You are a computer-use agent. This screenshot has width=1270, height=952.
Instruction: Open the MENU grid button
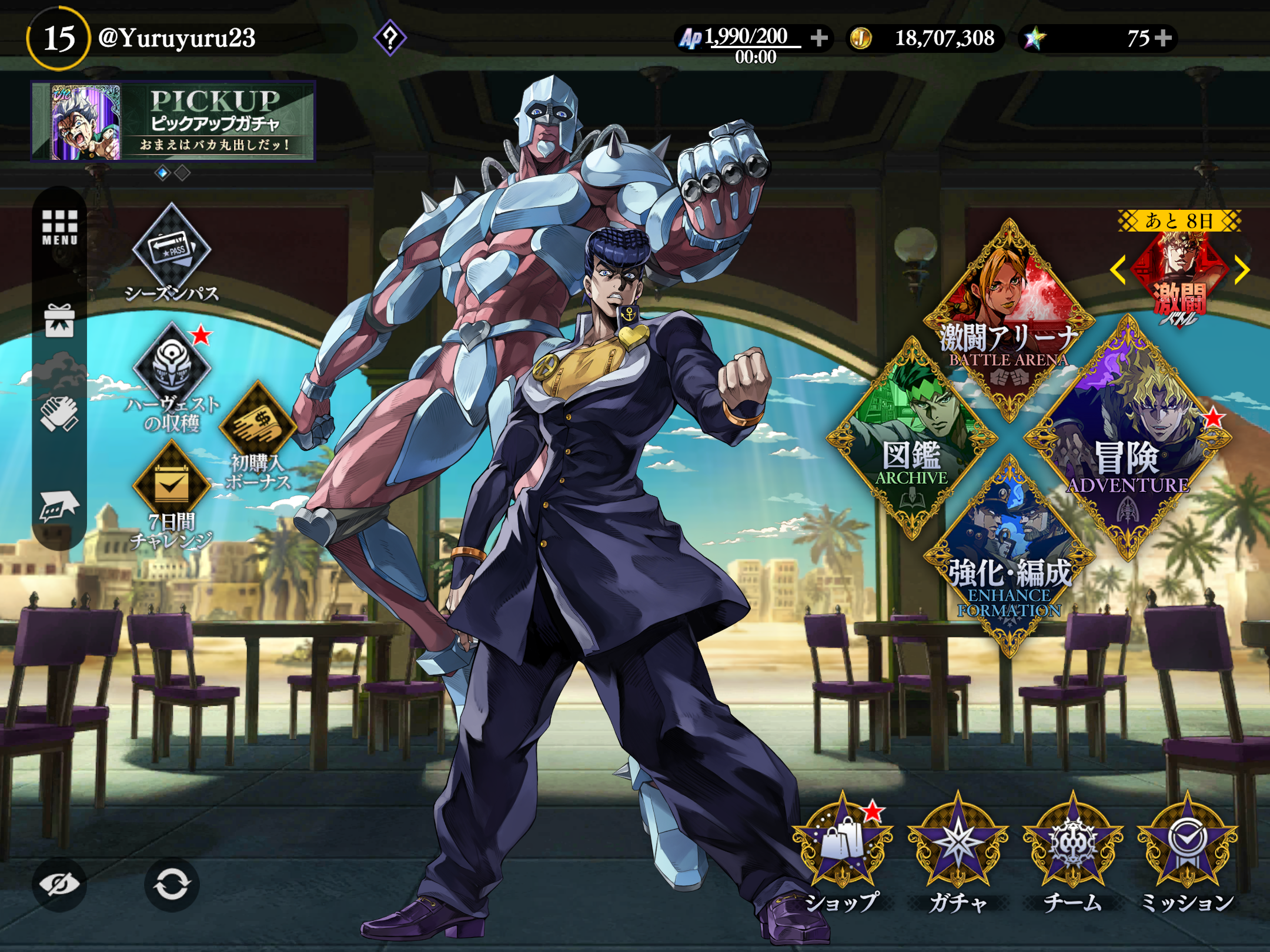pos(59,227)
